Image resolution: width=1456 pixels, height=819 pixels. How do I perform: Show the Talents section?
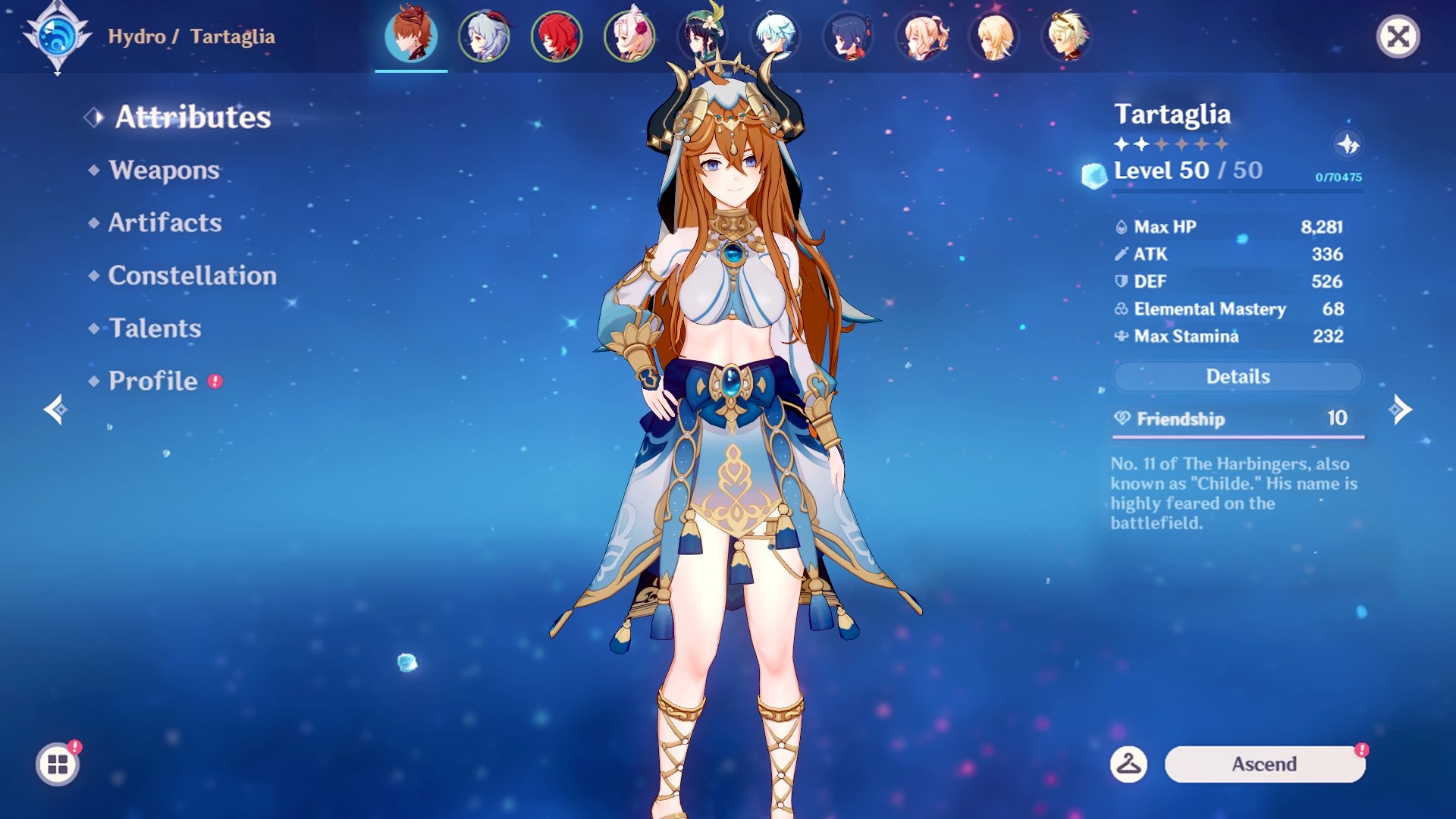click(155, 328)
